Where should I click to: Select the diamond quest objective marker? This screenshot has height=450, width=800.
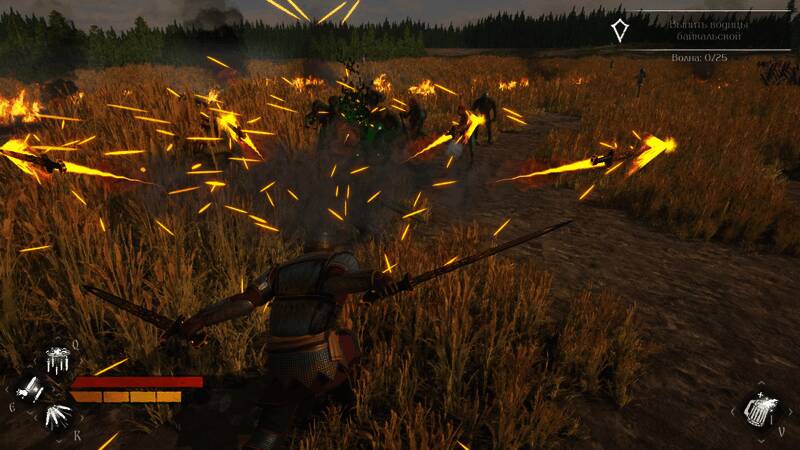[621, 30]
